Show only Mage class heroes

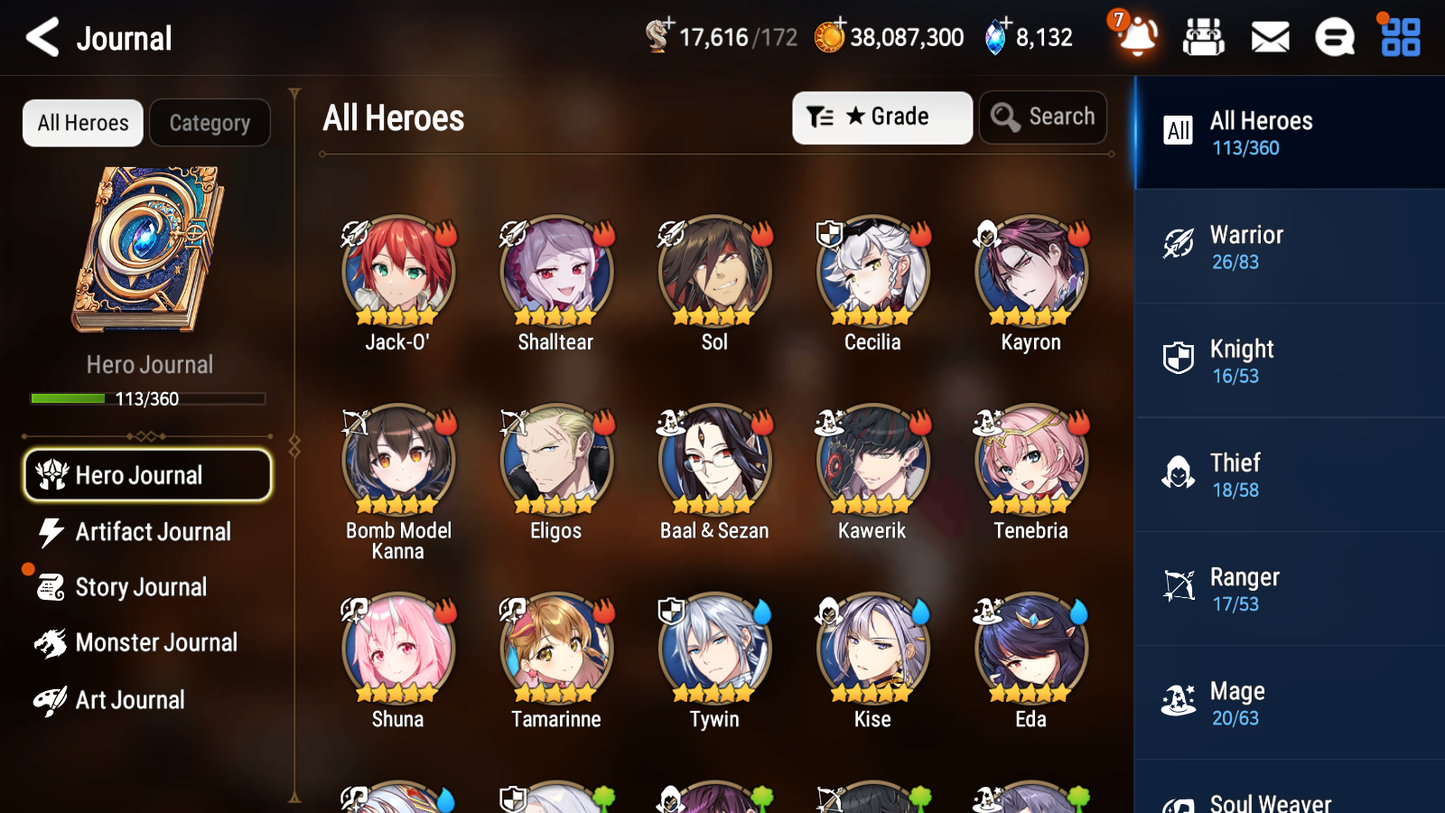point(1289,702)
